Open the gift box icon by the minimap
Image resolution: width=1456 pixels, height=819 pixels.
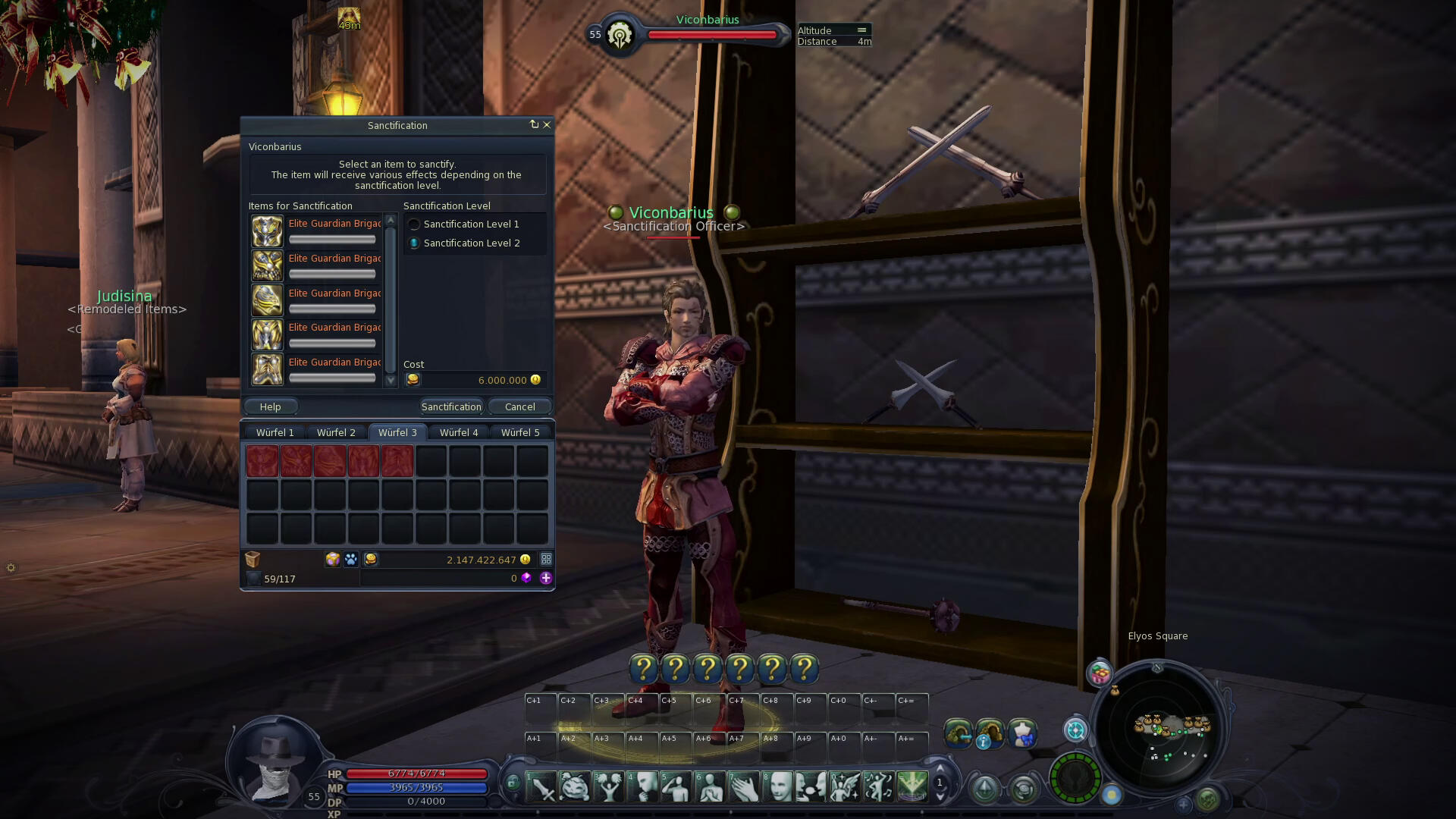(x=1100, y=673)
